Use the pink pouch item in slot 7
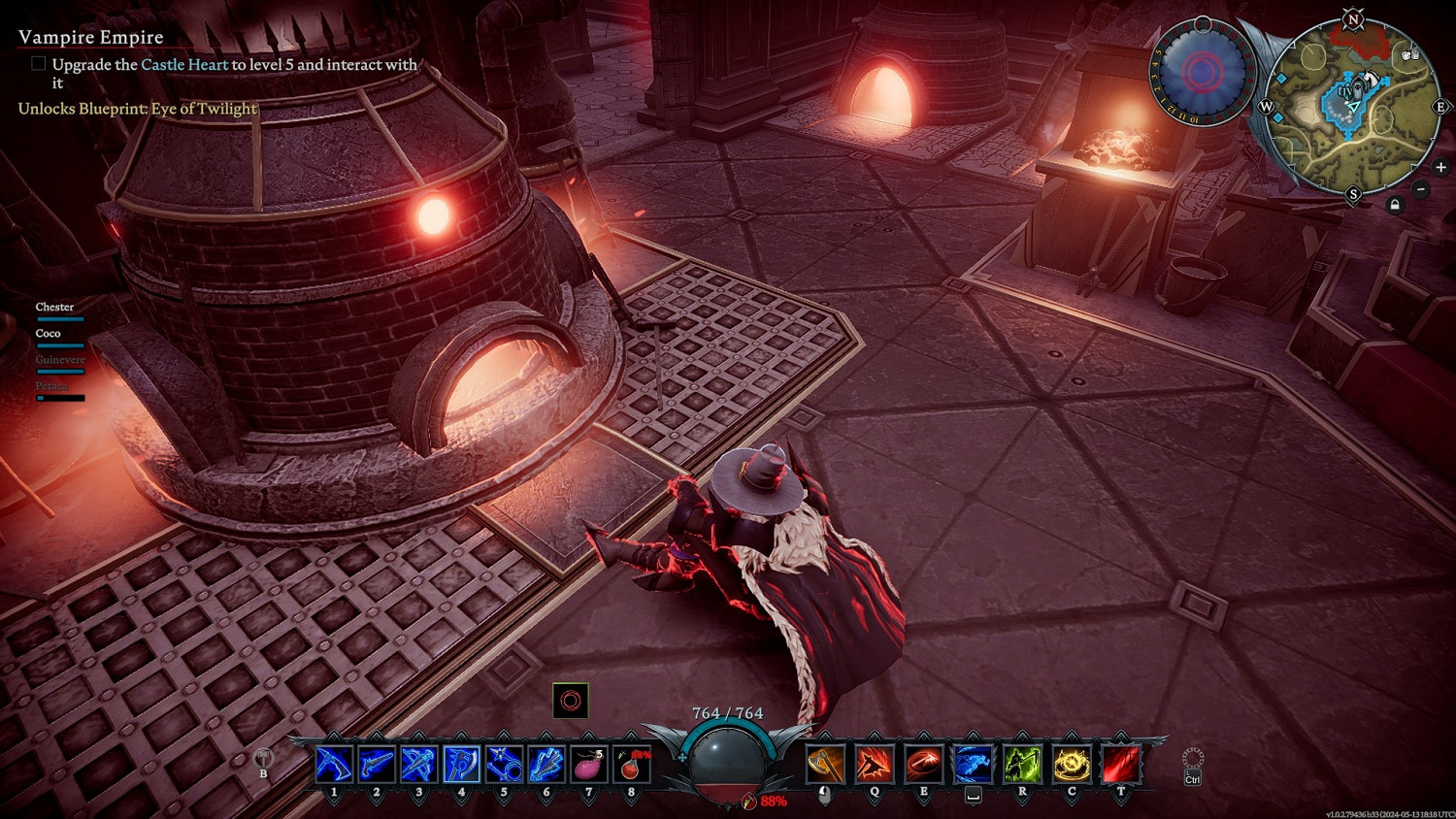The height and width of the screenshot is (819, 1456). point(588,765)
